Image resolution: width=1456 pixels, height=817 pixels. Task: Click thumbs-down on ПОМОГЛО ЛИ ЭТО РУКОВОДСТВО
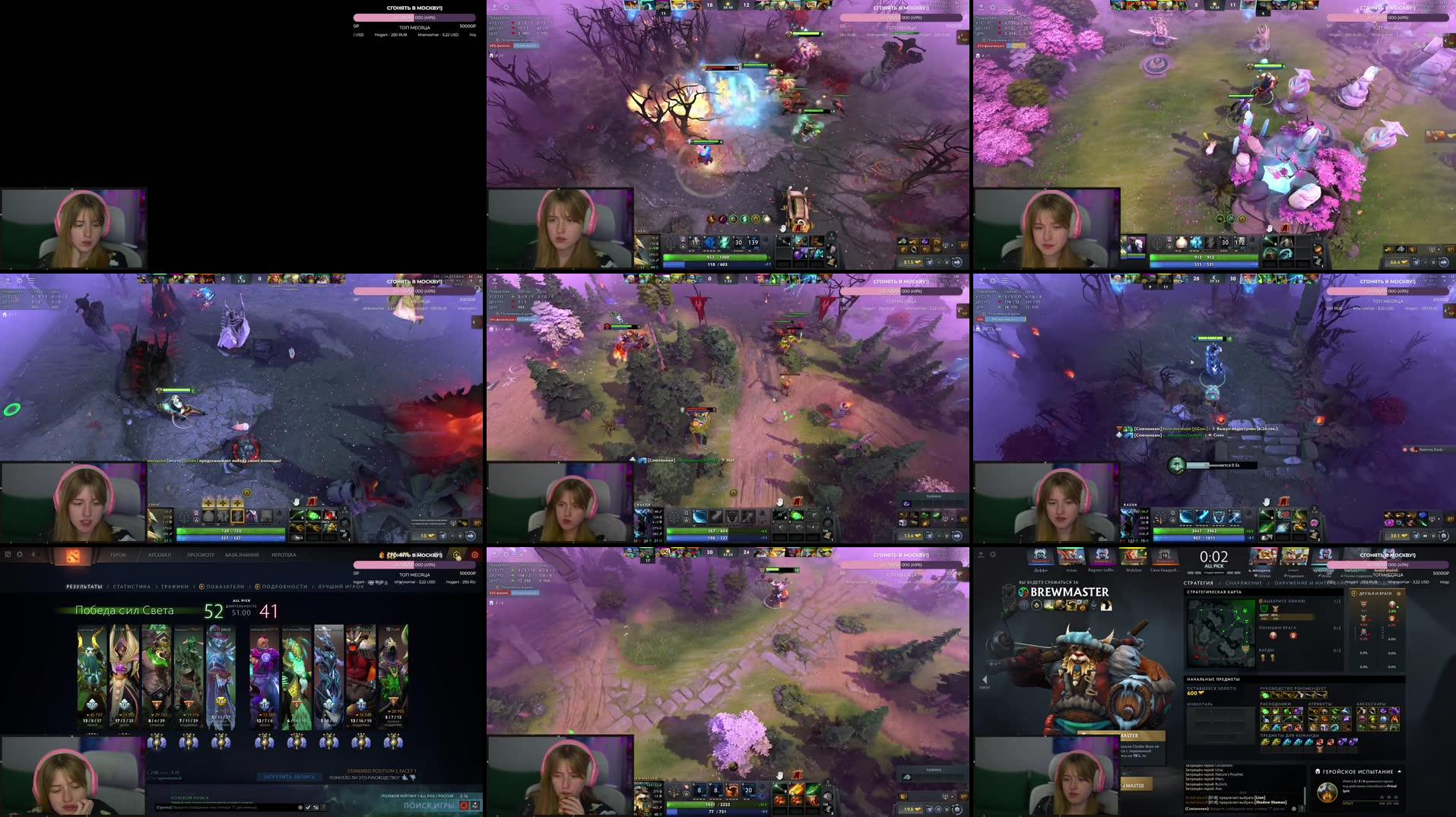coord(414,778)
